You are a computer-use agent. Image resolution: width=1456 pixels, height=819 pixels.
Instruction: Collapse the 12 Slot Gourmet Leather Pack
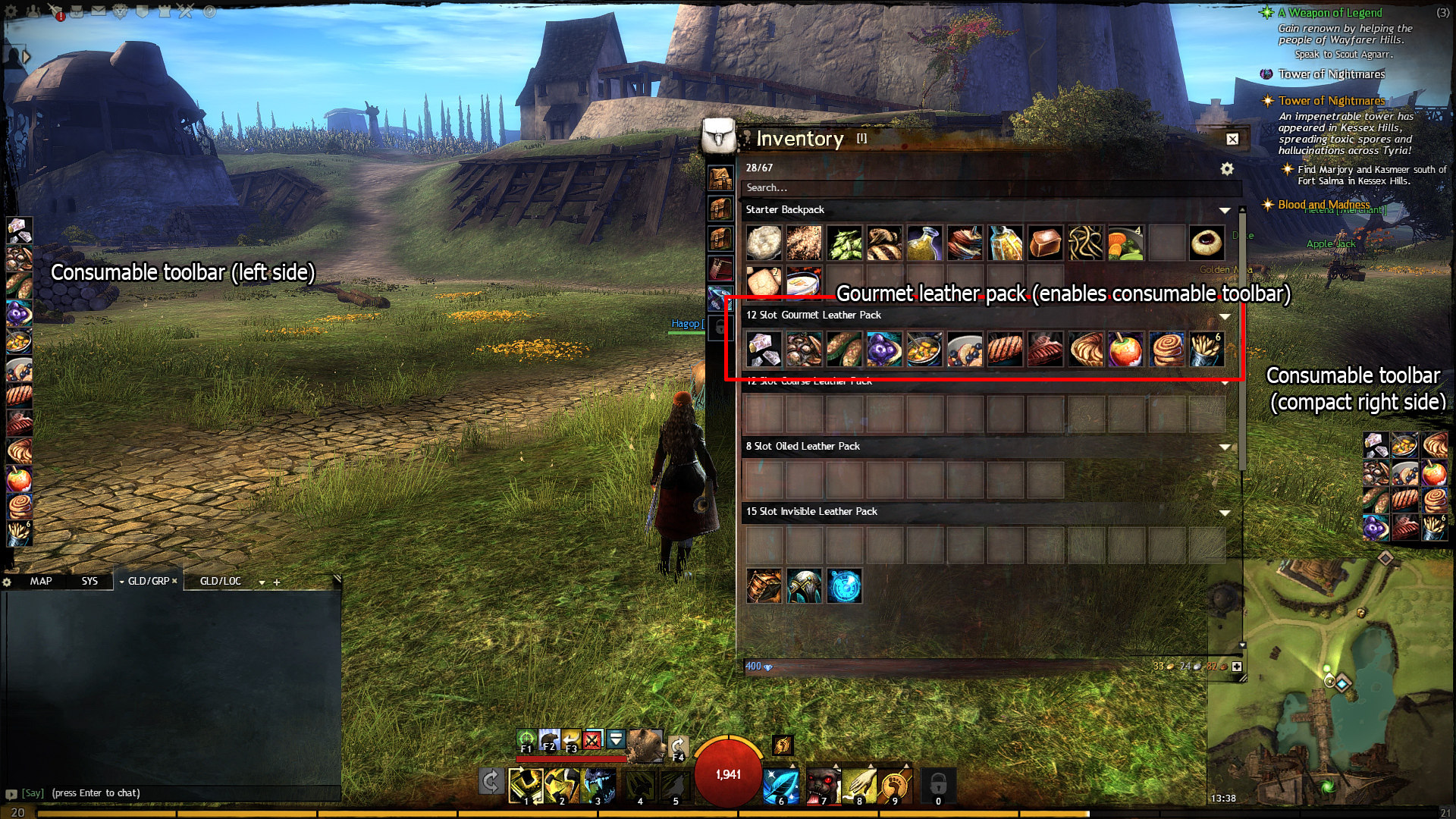pos(1224,315)
